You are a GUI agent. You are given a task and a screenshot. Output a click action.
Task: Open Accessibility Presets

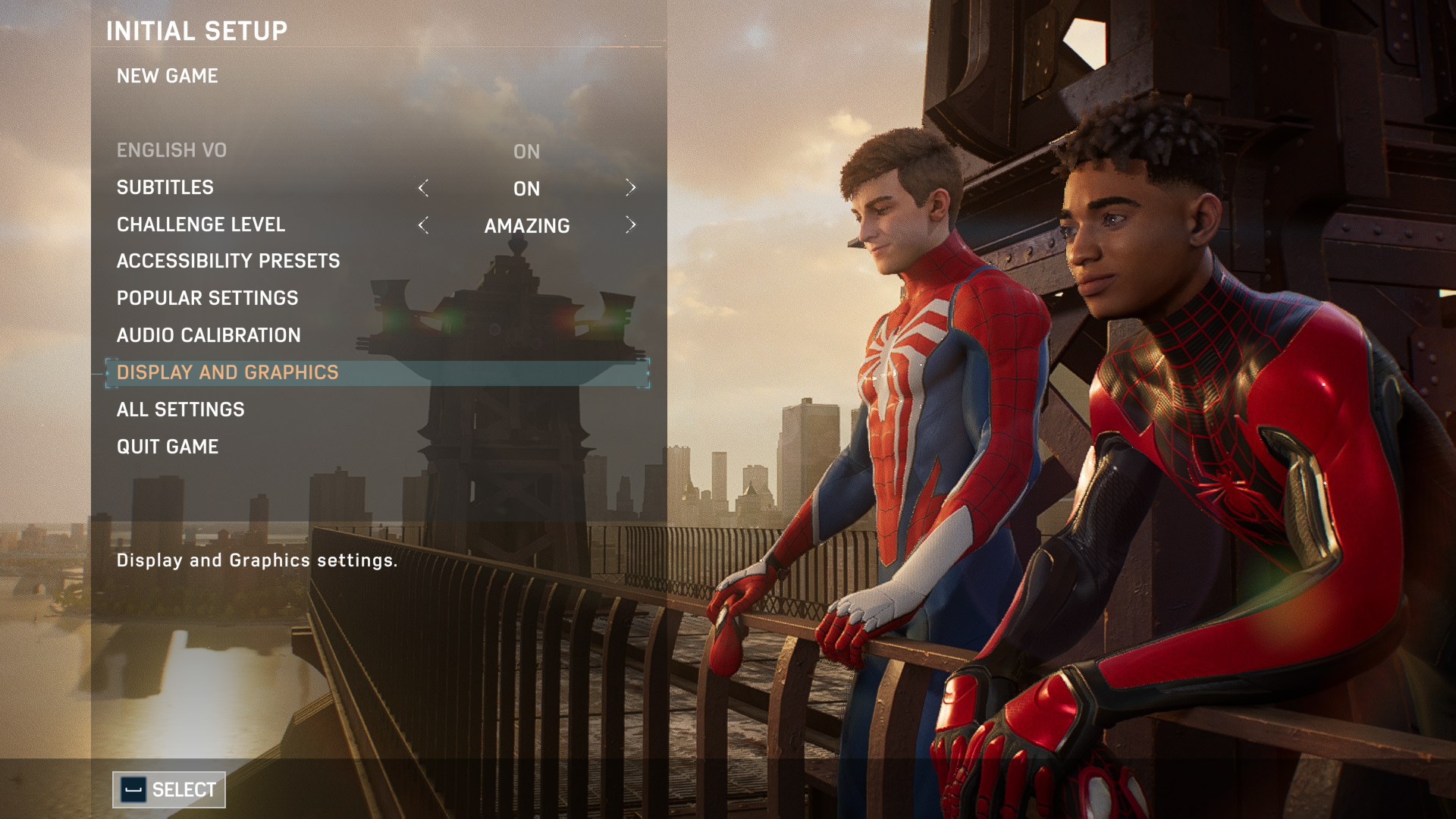tap(228, 261)
